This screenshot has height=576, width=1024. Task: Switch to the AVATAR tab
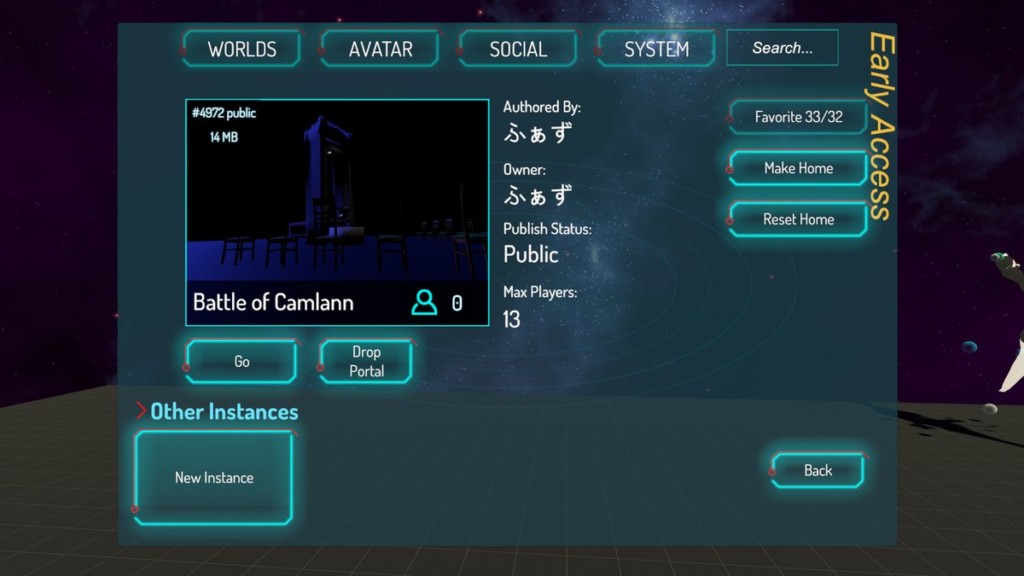(380, 49)
